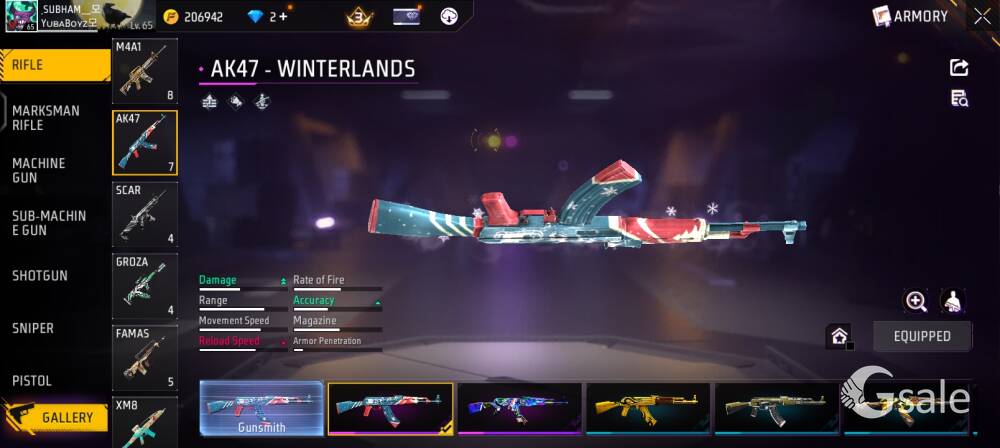
Task: Share the weapon skin using share icon
Action: (x=959, y=67)
